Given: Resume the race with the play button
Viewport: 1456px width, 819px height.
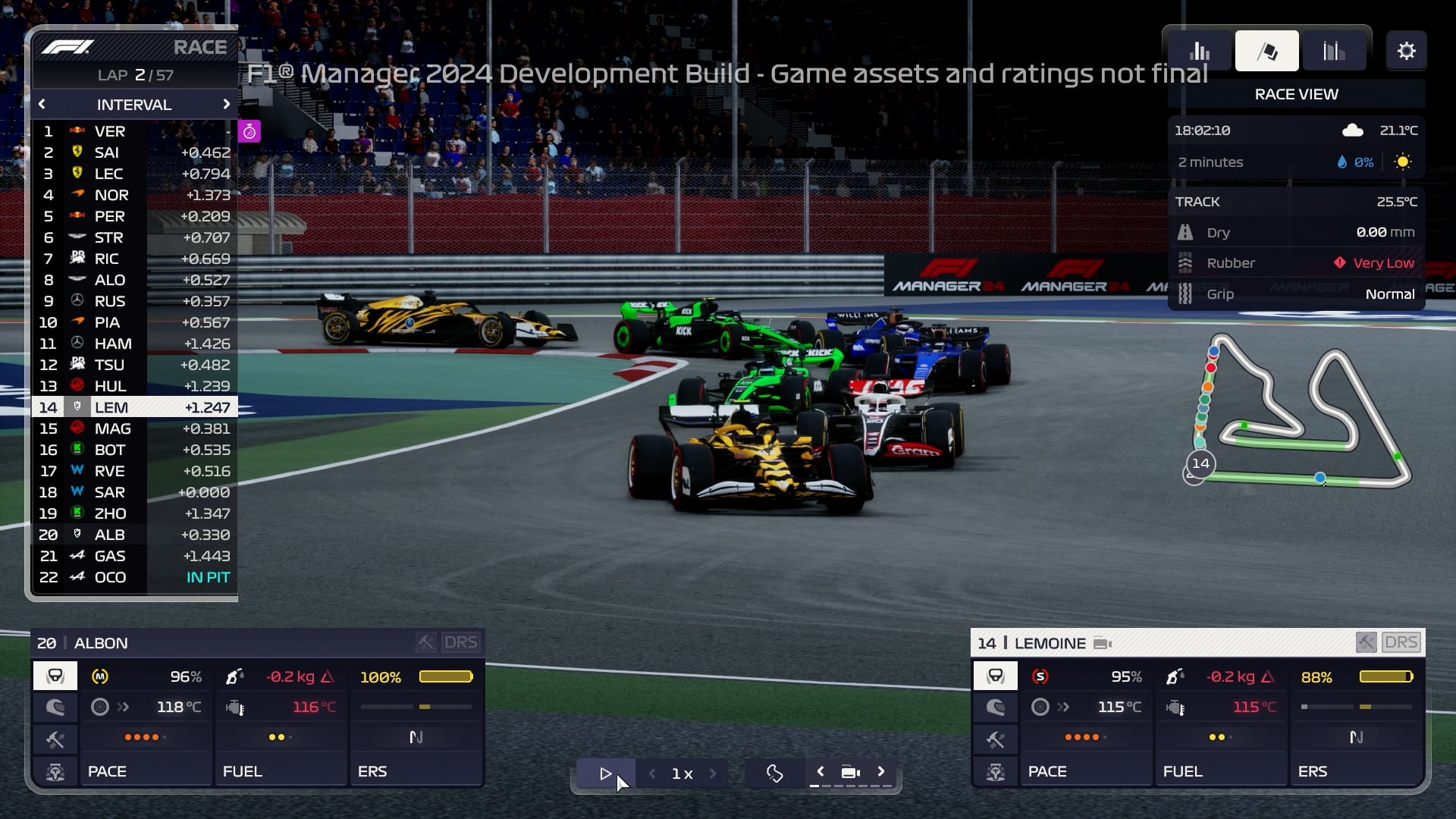Looking at the screenshot, I should coord(605,773).
